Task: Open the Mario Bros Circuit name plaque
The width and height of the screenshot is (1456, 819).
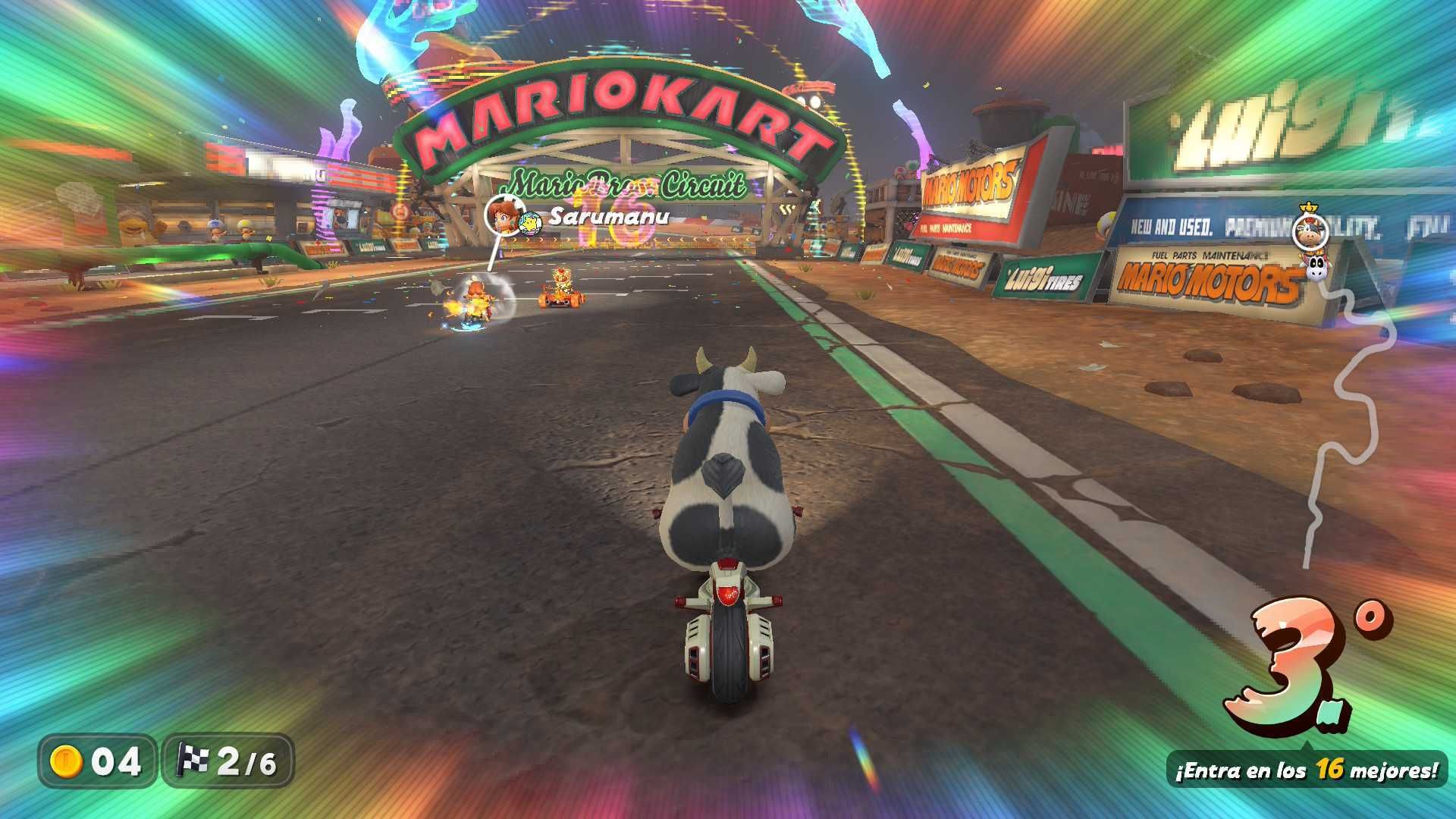Action: coord(626,182)
